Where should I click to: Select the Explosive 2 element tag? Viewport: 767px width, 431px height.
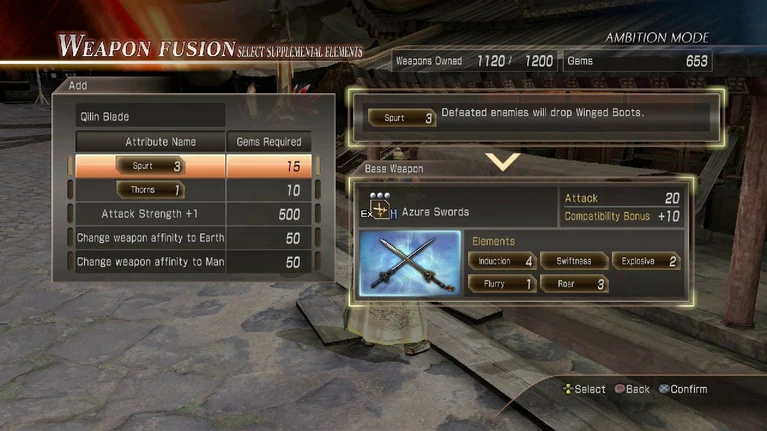pyautogui.click(x=646, y=261)
